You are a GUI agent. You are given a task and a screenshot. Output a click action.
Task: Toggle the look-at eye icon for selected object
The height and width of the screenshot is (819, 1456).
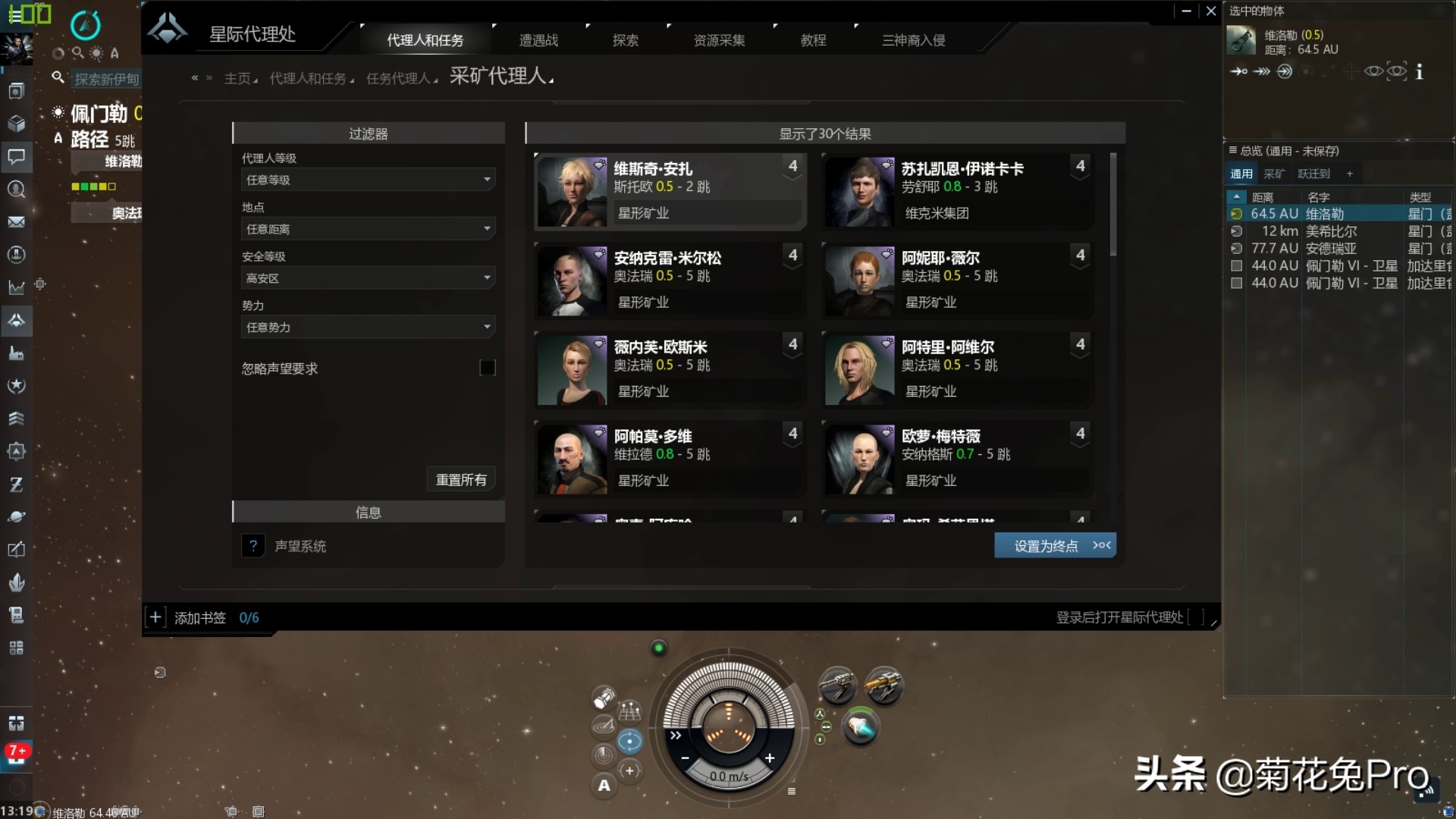tap(1375, 71)
